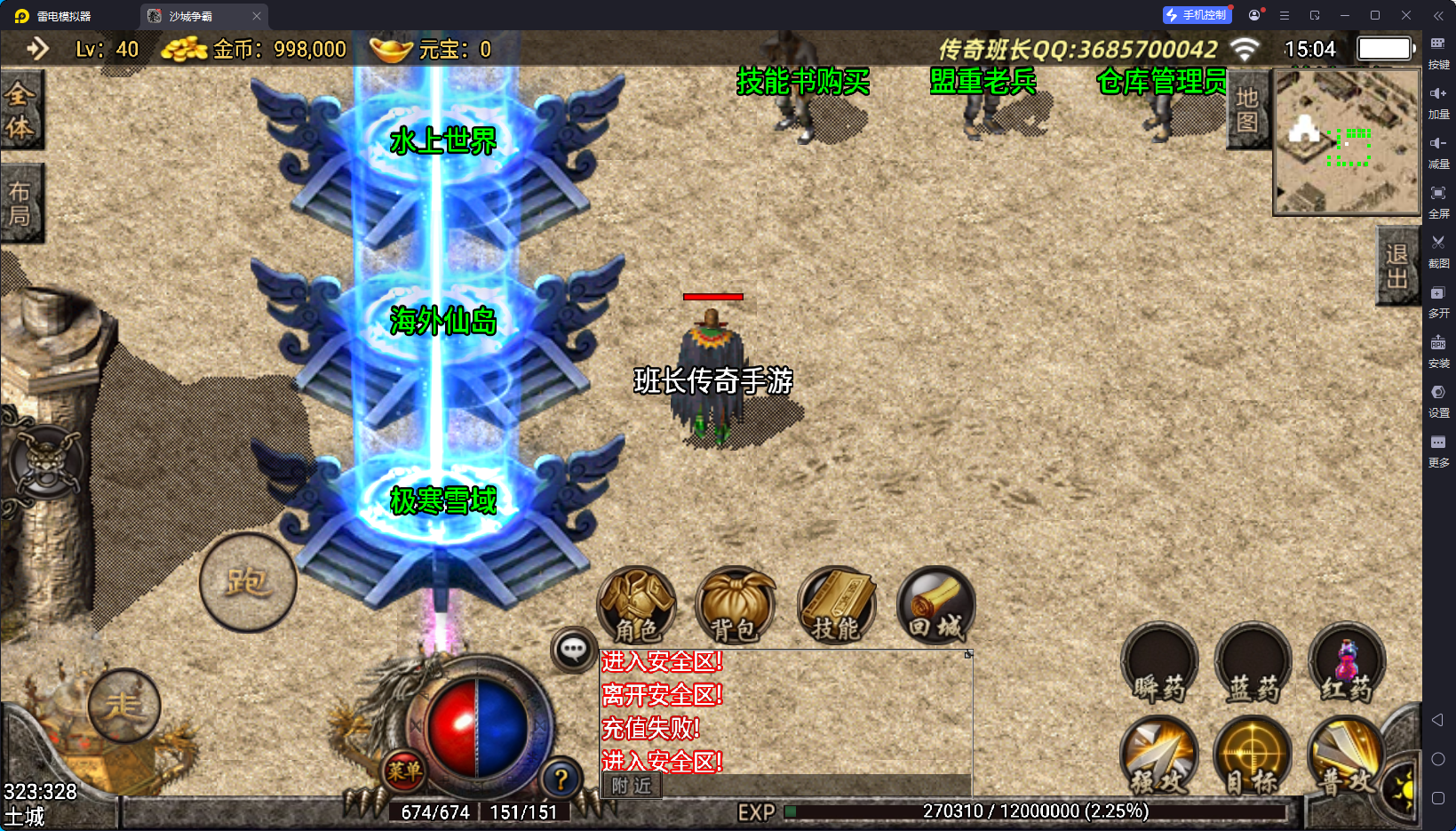1456x831 pixels.
Task: Use the 红药 red potion
Action: tap(1347, 664)
